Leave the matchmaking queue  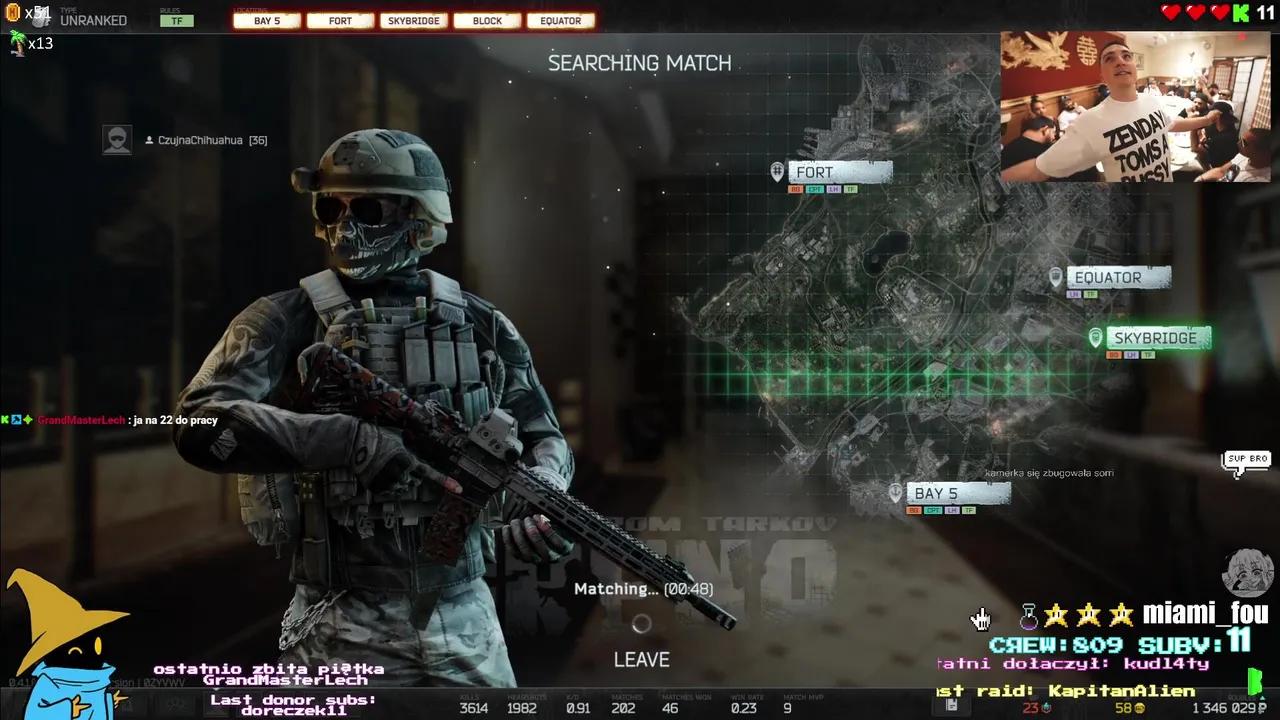tap(641, 659)
